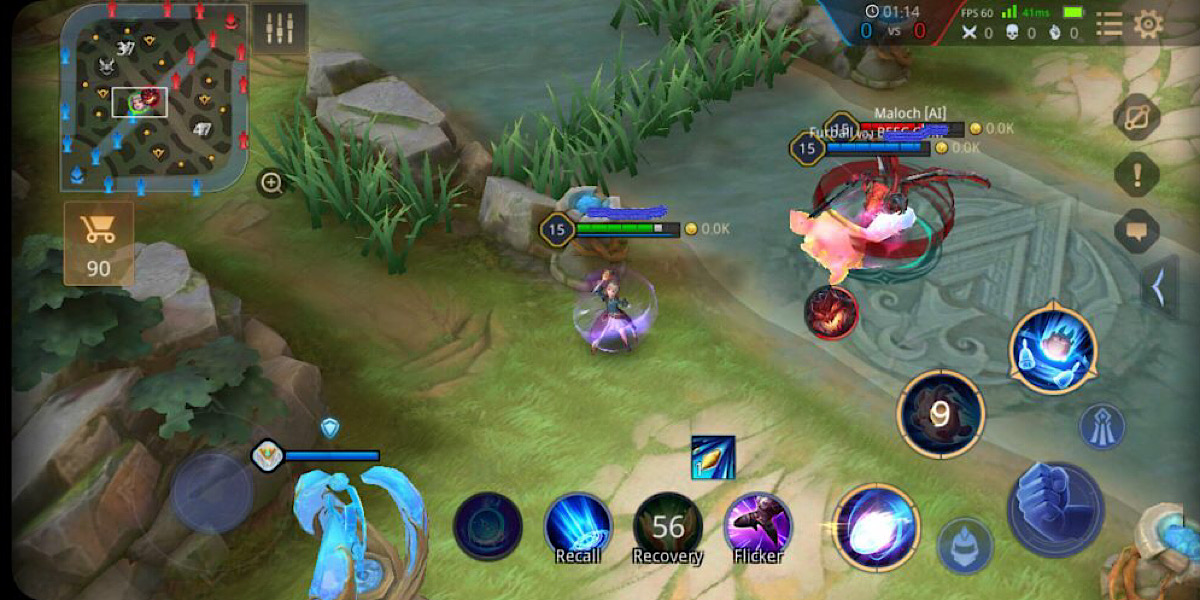Select the skill showing cooldown 9

click(940, 413)
